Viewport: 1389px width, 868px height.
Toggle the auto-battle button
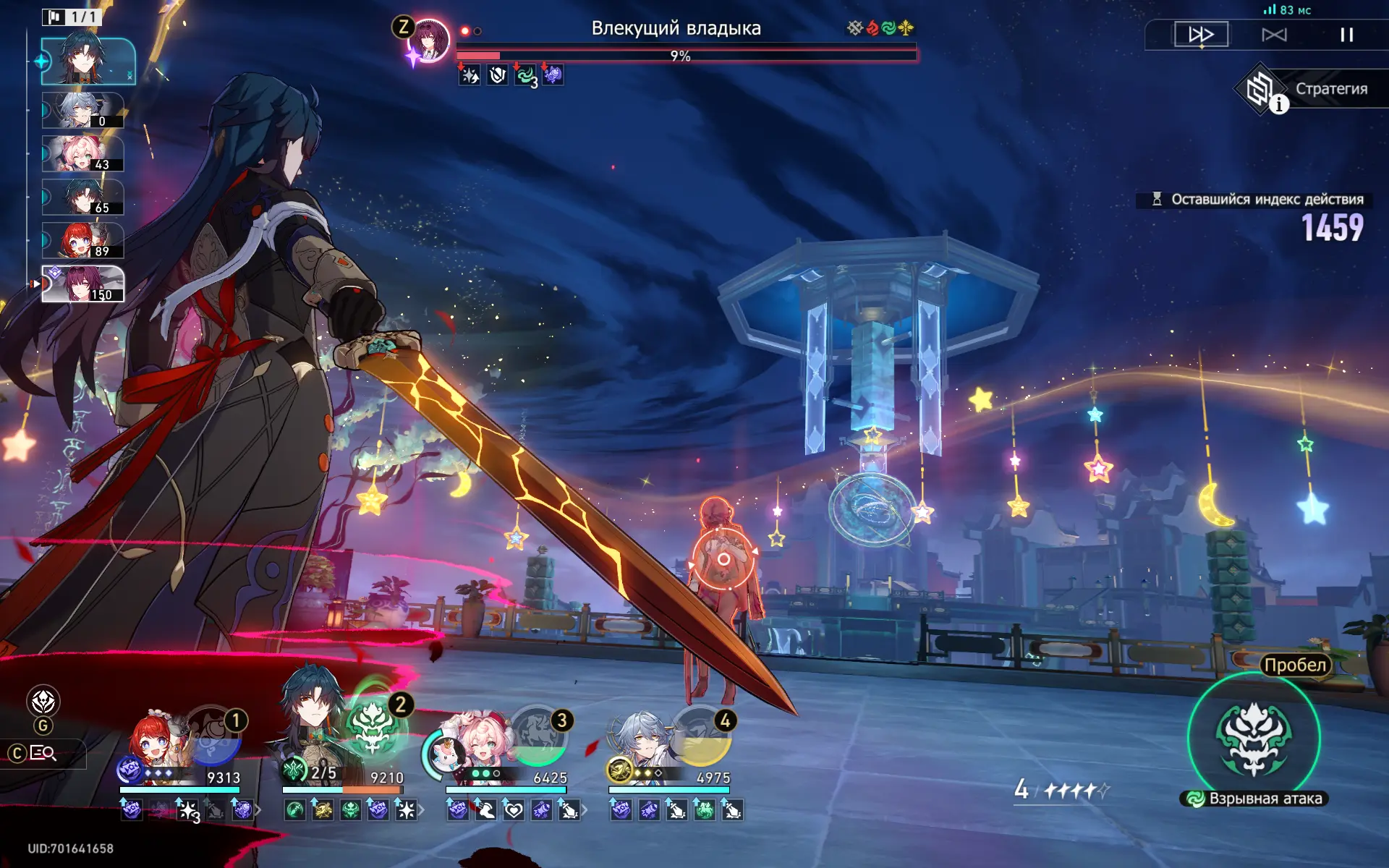click(x=1274, y=34)
